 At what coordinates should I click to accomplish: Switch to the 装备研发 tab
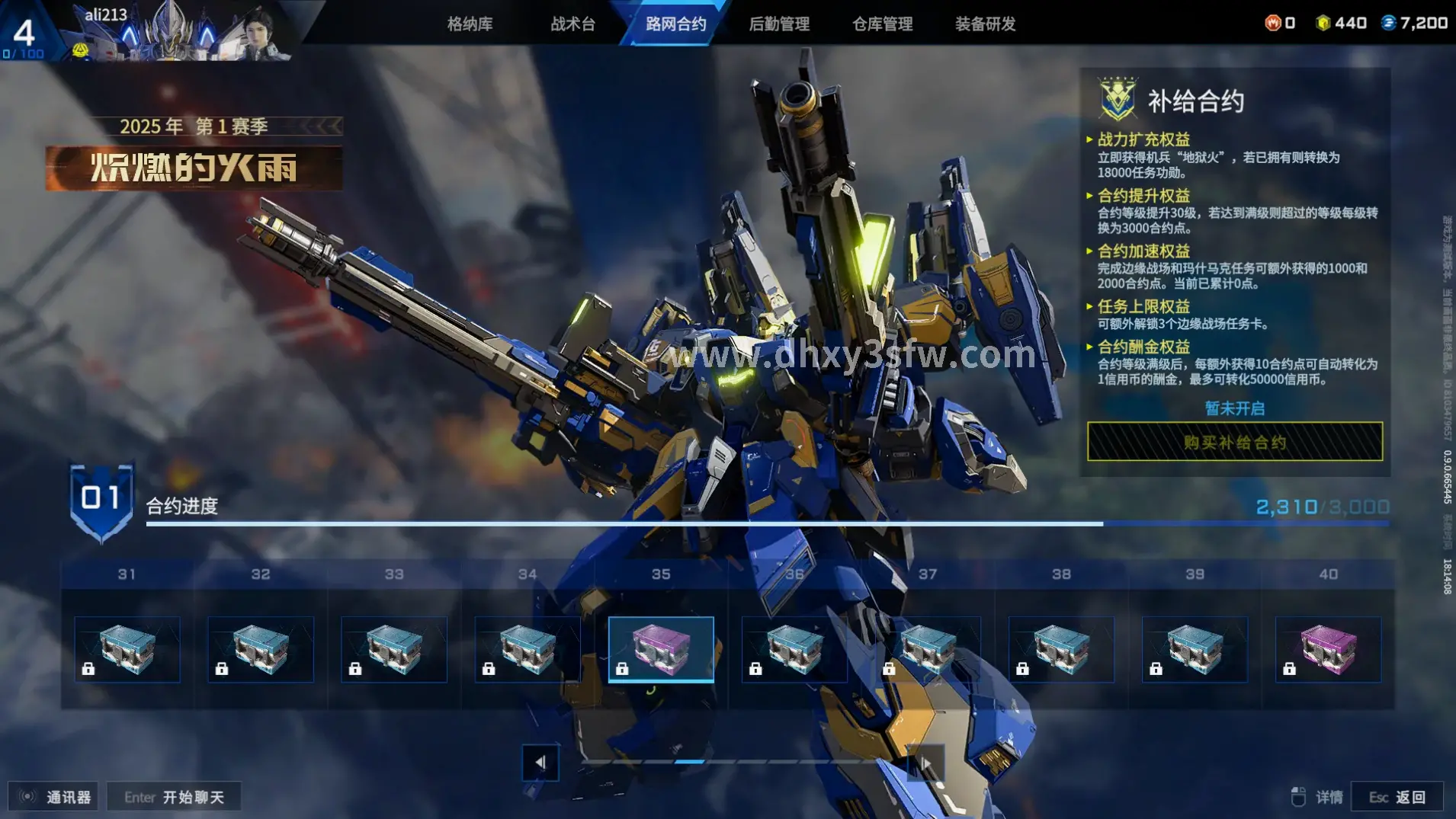point(985,24)
